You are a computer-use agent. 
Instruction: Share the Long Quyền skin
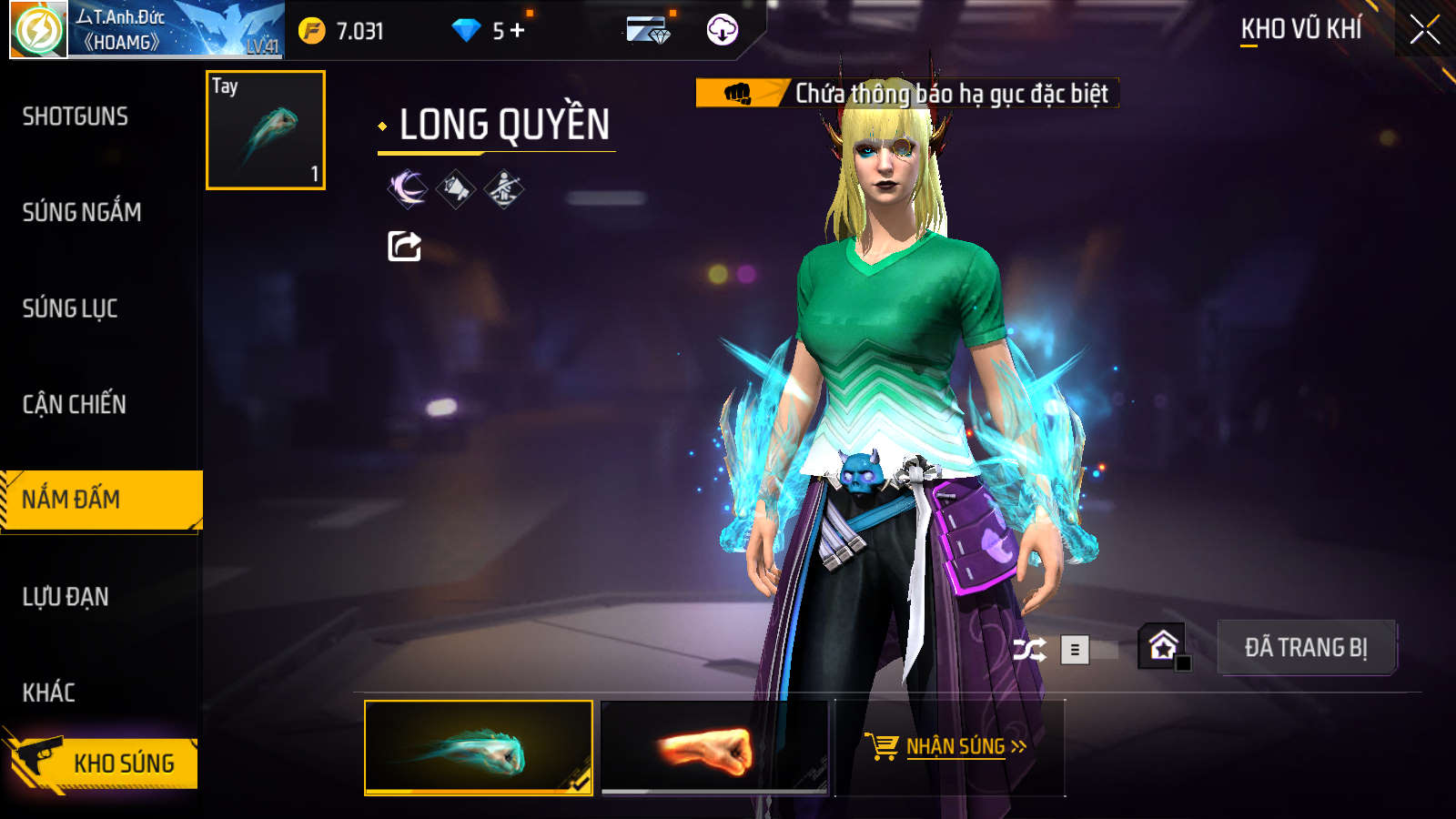coord(404,246)
